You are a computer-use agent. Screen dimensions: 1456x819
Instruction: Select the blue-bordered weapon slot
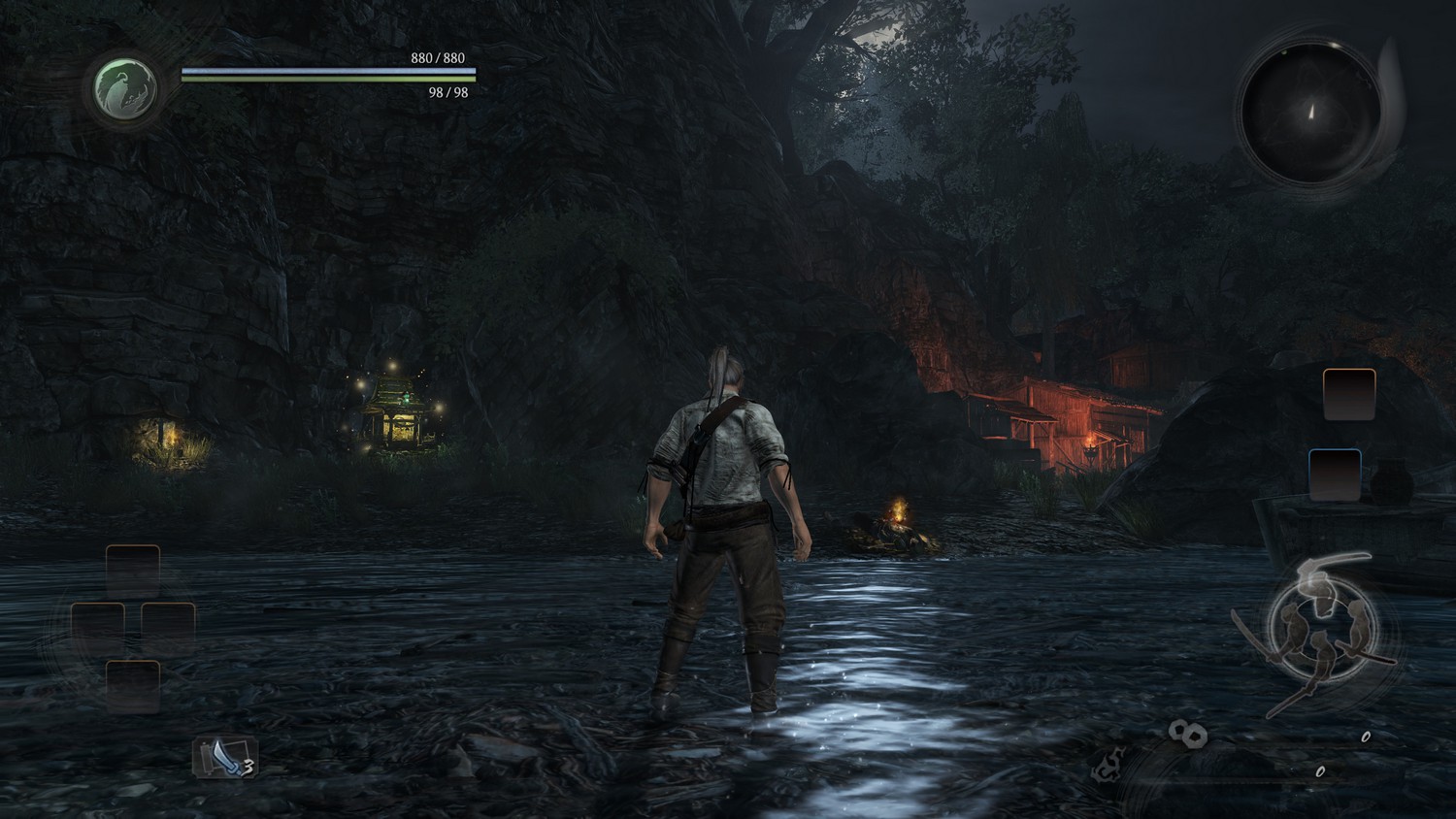click(x=1335, y=475)
